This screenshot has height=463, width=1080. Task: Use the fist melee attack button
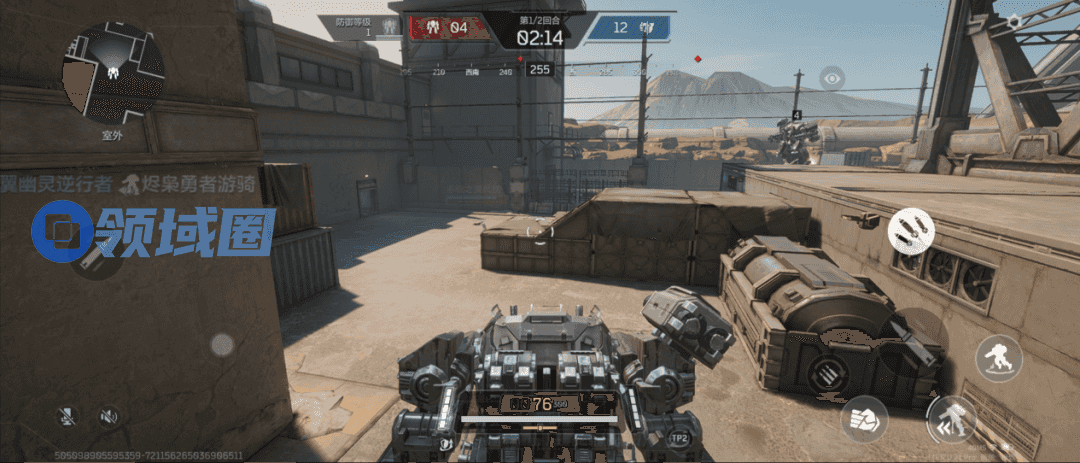[863, 418]
